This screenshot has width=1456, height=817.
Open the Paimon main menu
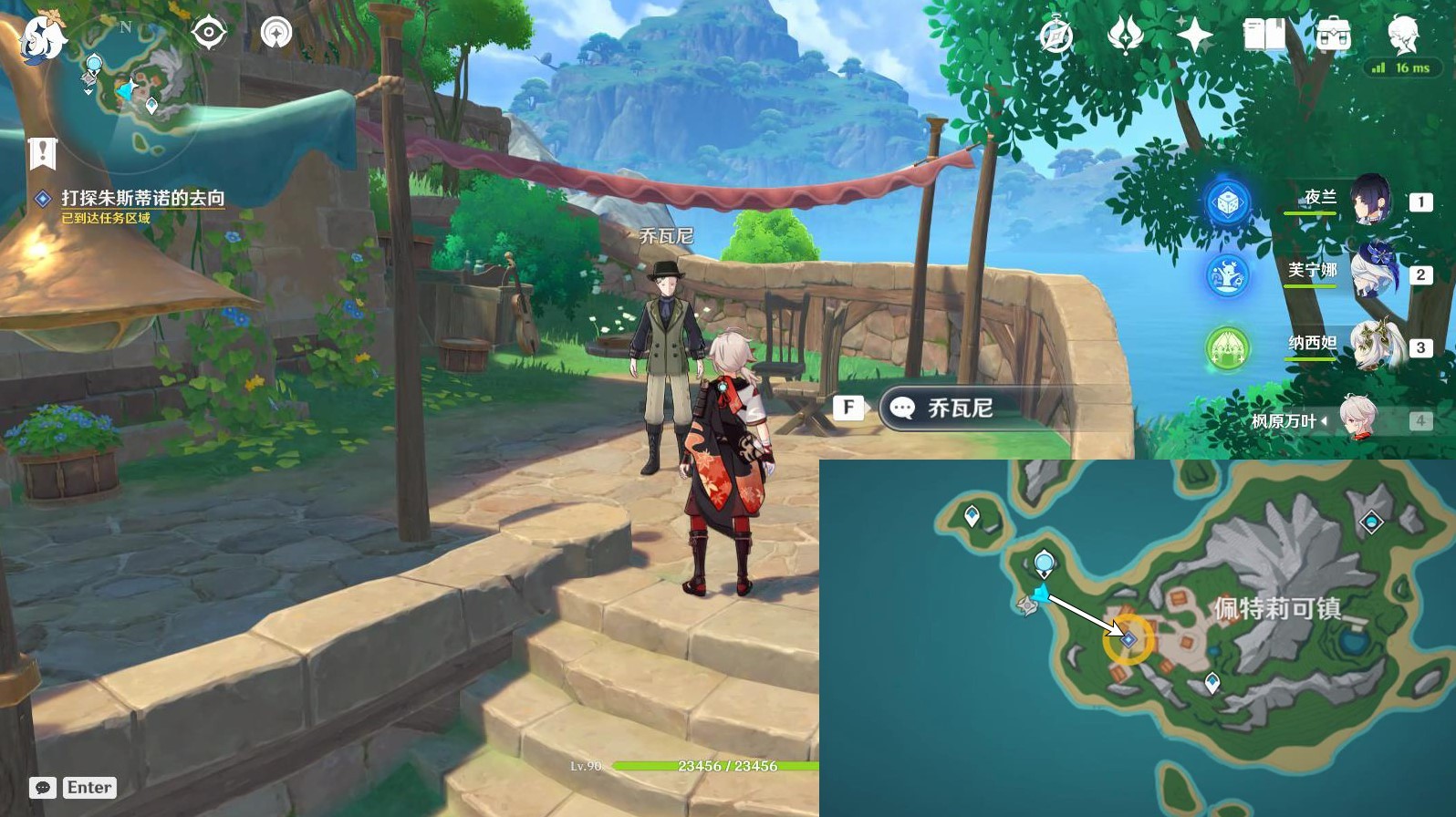pos(41,36)
